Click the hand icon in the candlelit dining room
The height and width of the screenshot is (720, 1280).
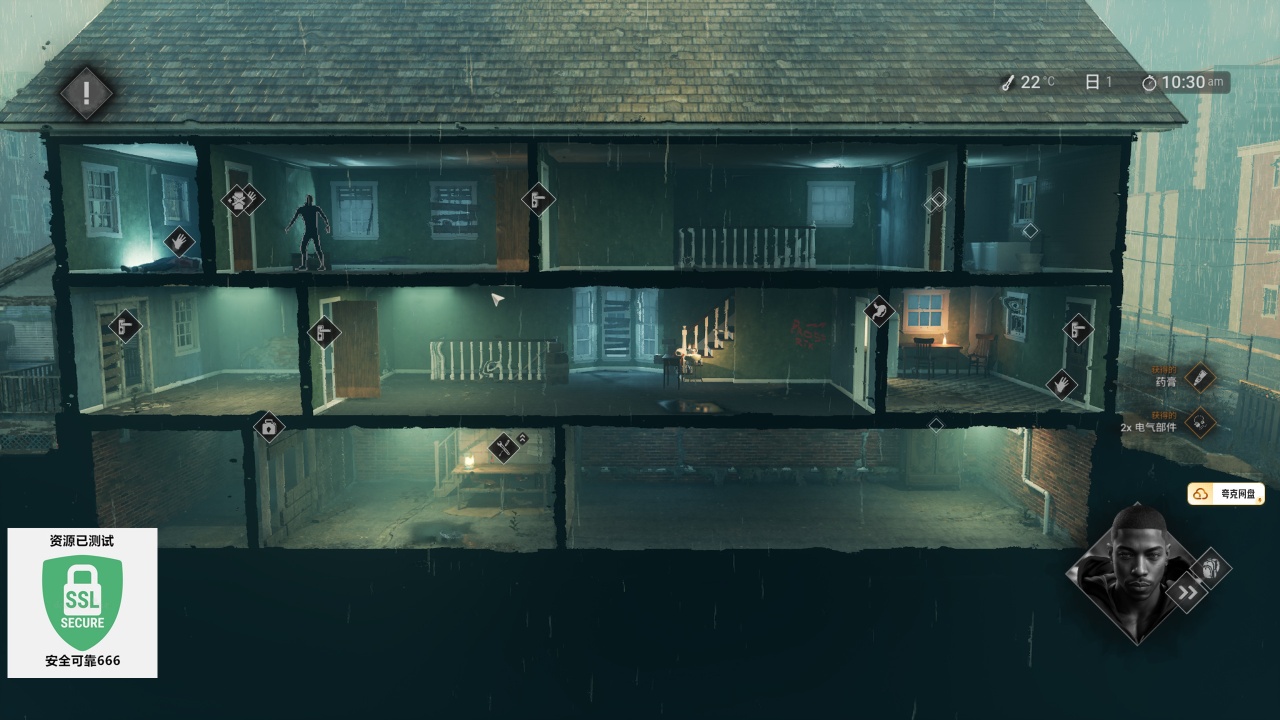(1061, 383)
